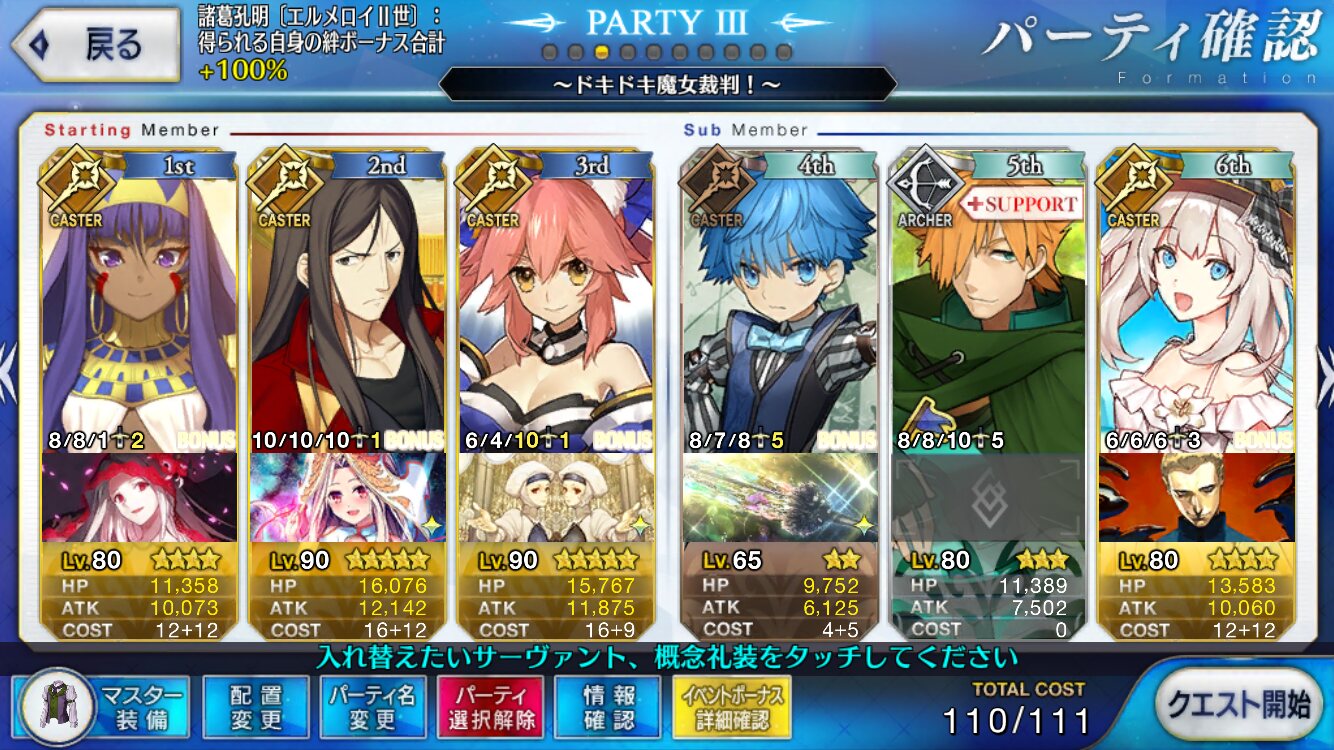Screen dimensions: 1334x750
Task: Rename party via パーティ名変更
Action: coord(371,706)
